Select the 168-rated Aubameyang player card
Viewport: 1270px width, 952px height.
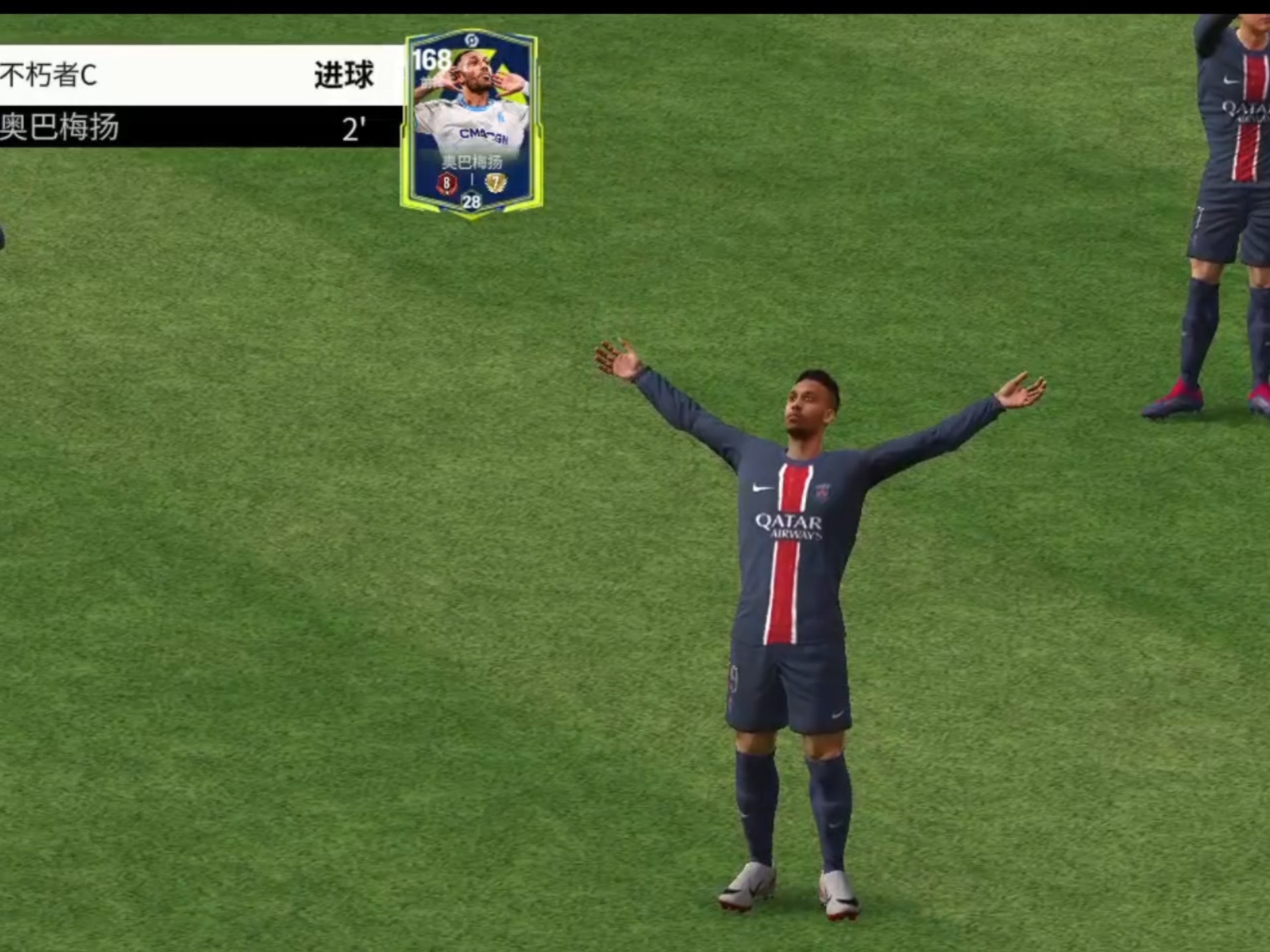[x=471, y=123]
